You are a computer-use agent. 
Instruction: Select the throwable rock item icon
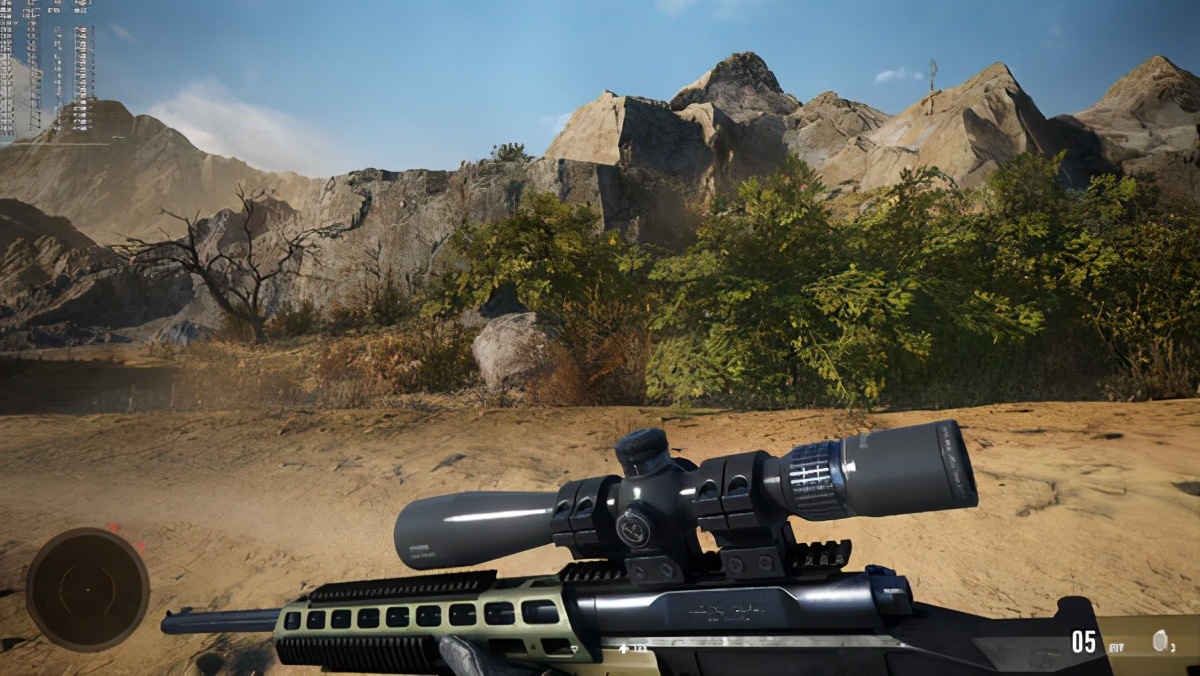1161,641
